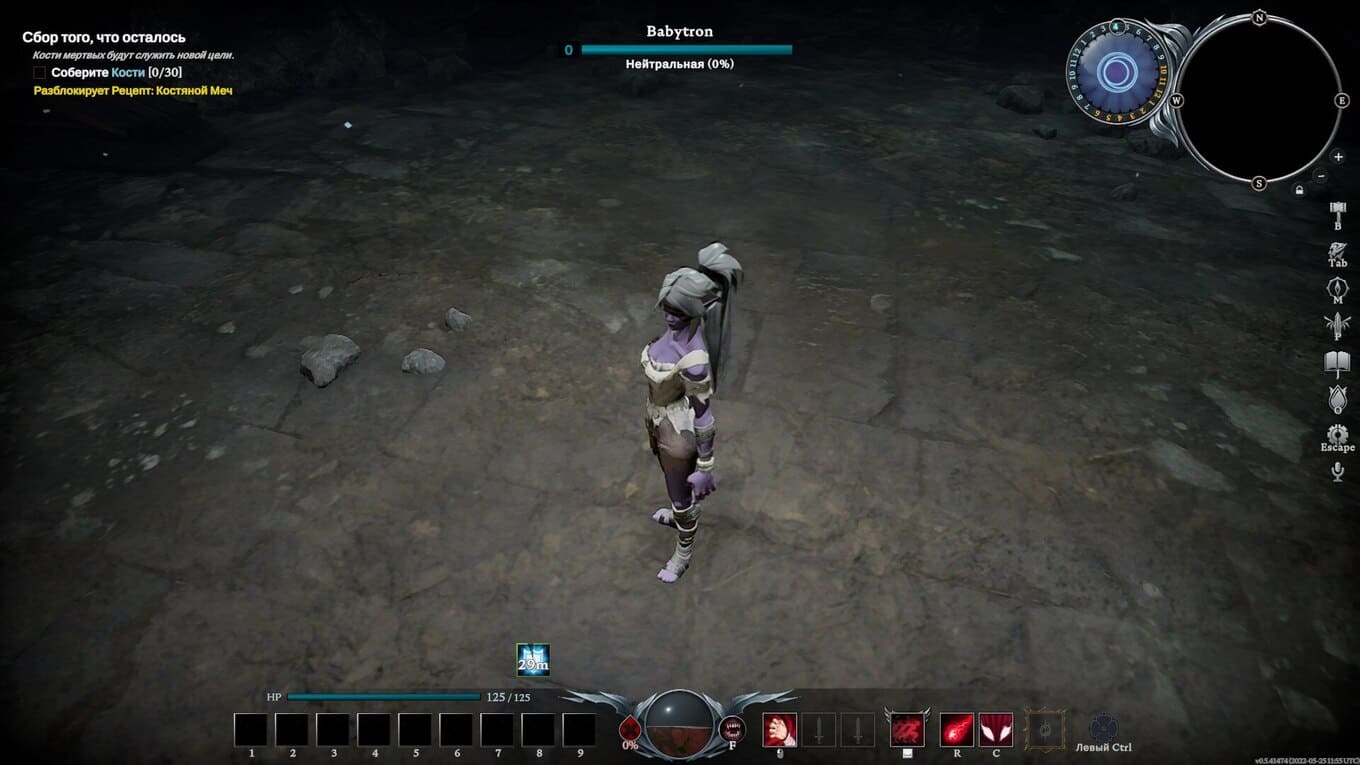The width and height of the screenshot is (1360, 765).
Task: Zoom out the minimap with minus
Action: click(1321, 176)
